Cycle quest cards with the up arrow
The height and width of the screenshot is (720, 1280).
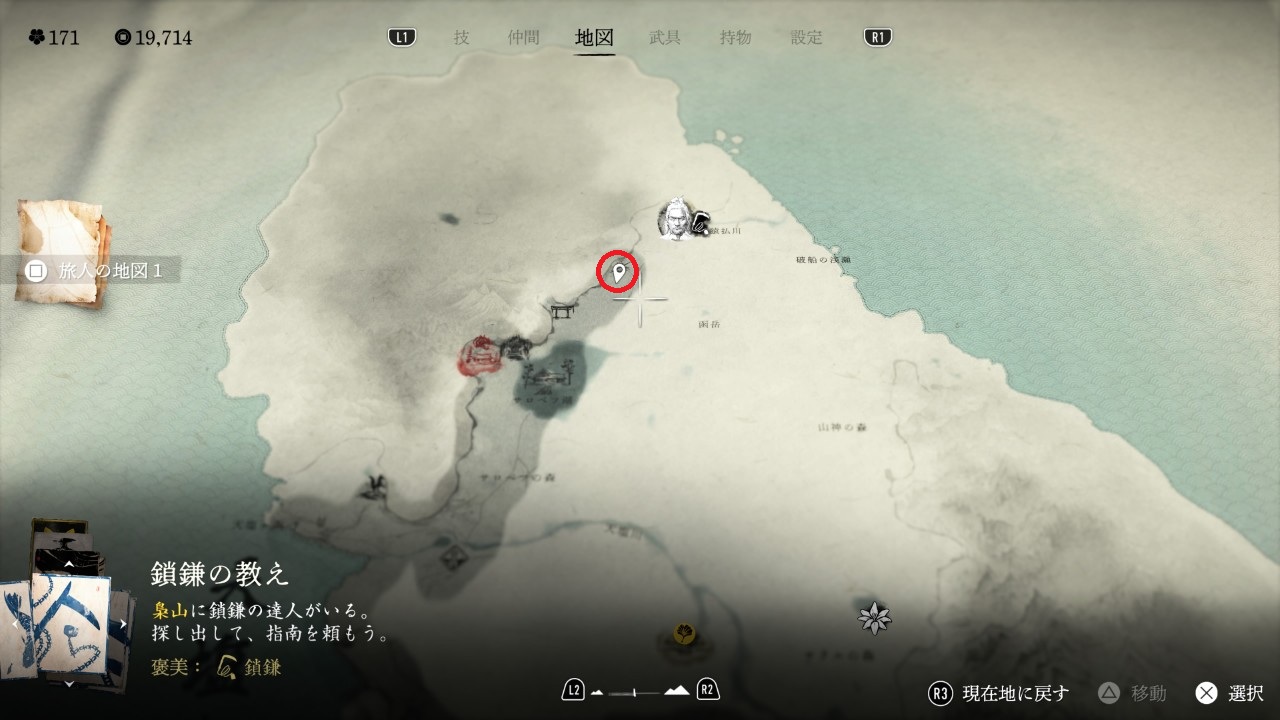tap(68, 565)
